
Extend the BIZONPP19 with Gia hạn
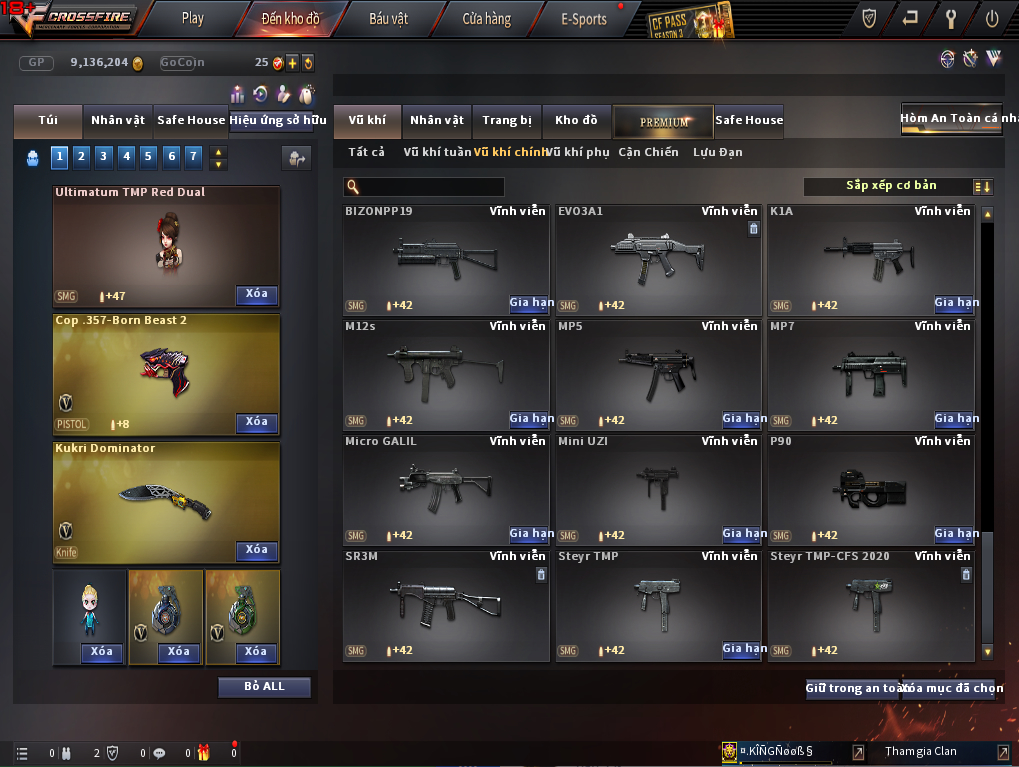click(x=531, y=303)
